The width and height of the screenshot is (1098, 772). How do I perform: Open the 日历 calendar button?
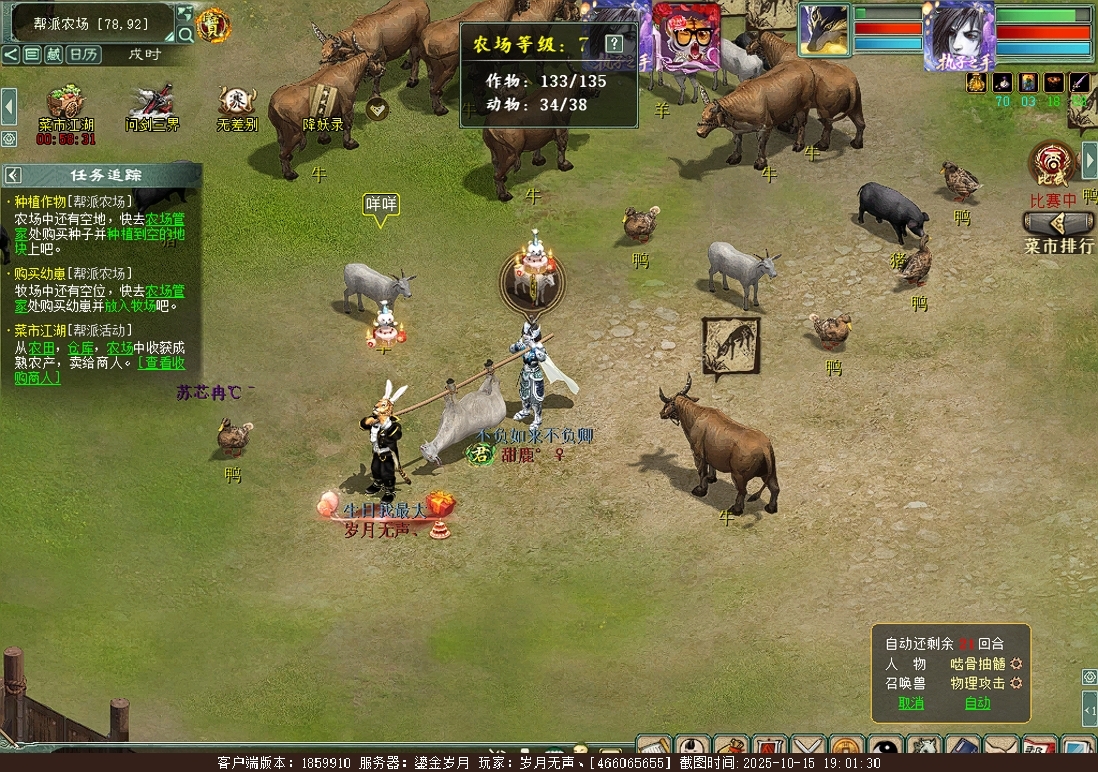[x=83, y=55]
